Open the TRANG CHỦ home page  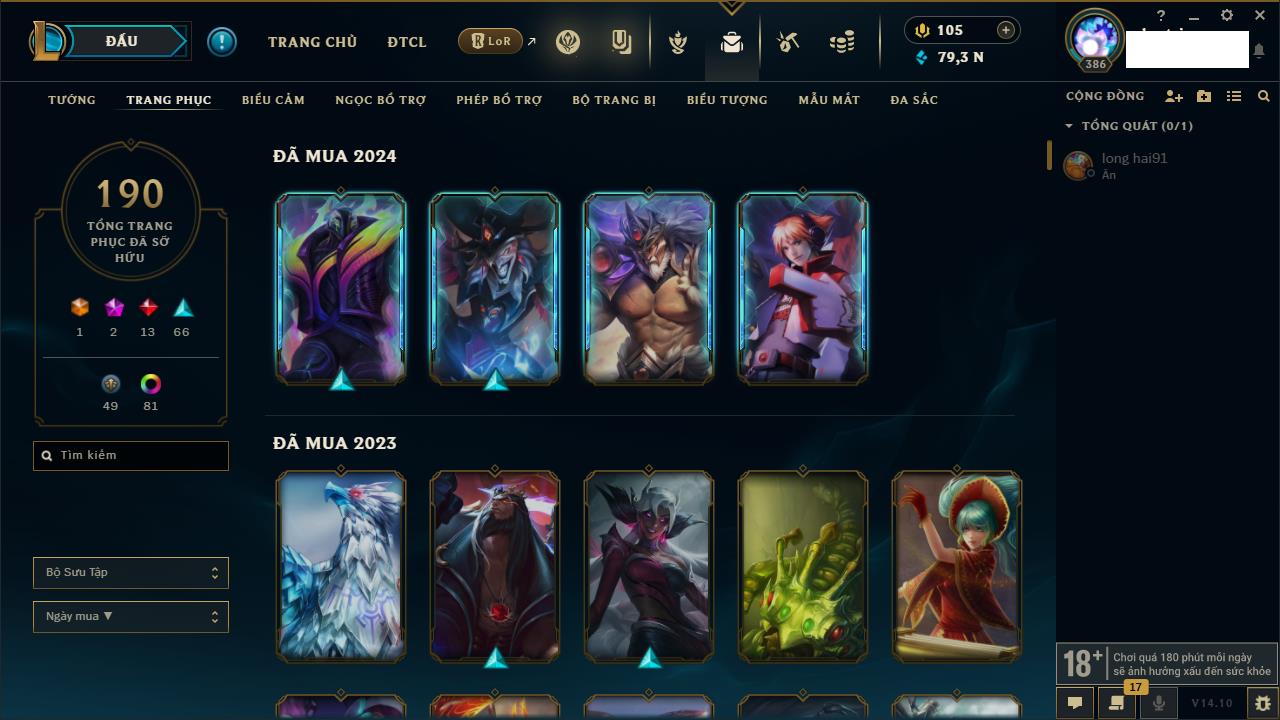(312, 42)
